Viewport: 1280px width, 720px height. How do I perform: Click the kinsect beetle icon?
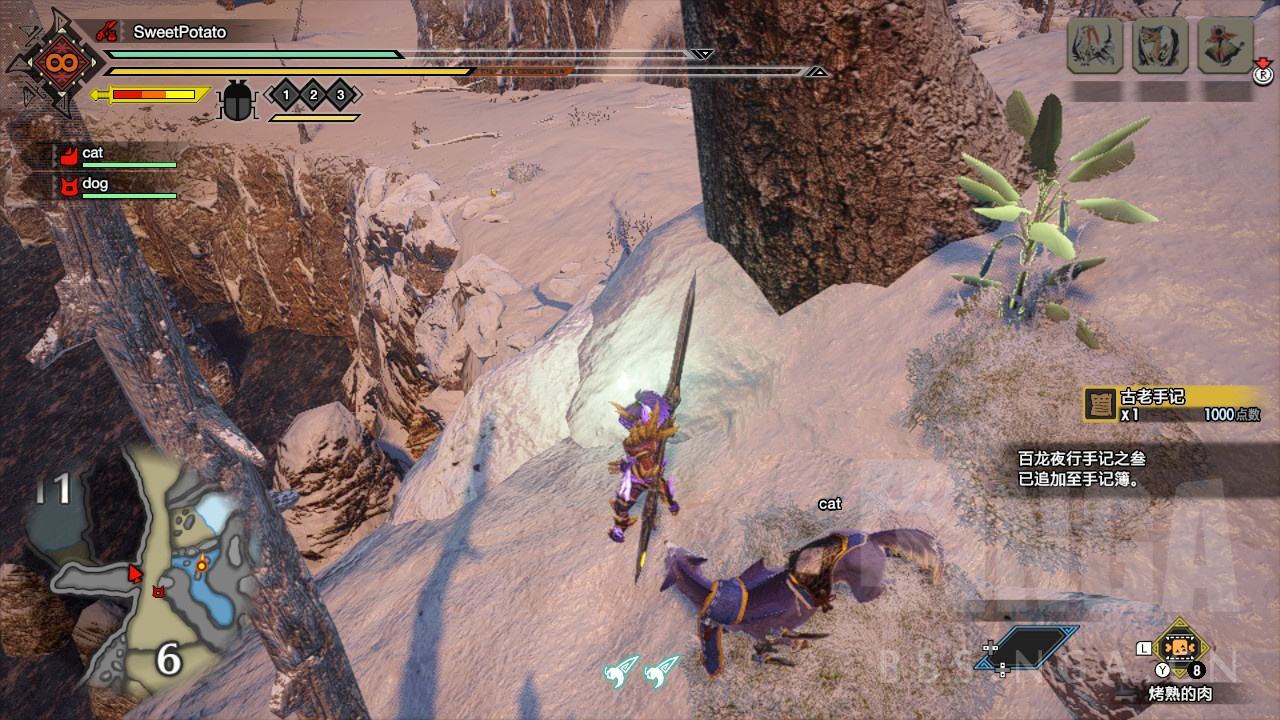(x=238, y=100)
